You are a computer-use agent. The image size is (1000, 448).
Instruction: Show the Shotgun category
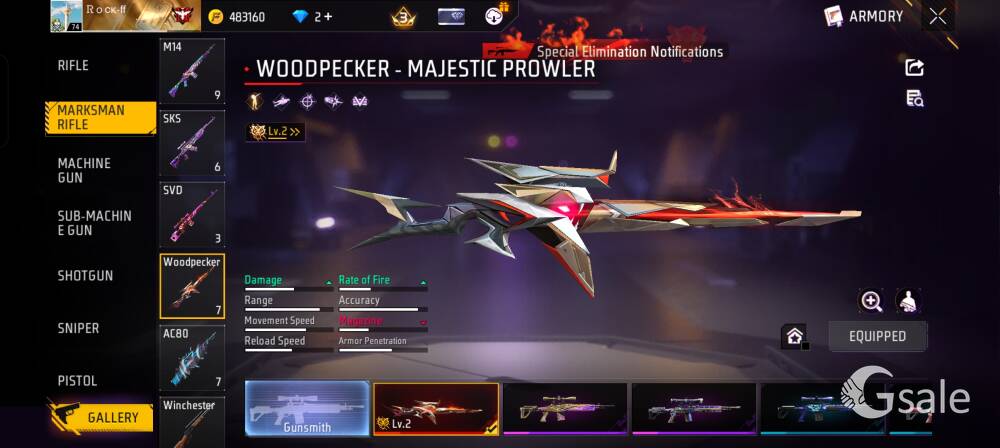(85, 276)
